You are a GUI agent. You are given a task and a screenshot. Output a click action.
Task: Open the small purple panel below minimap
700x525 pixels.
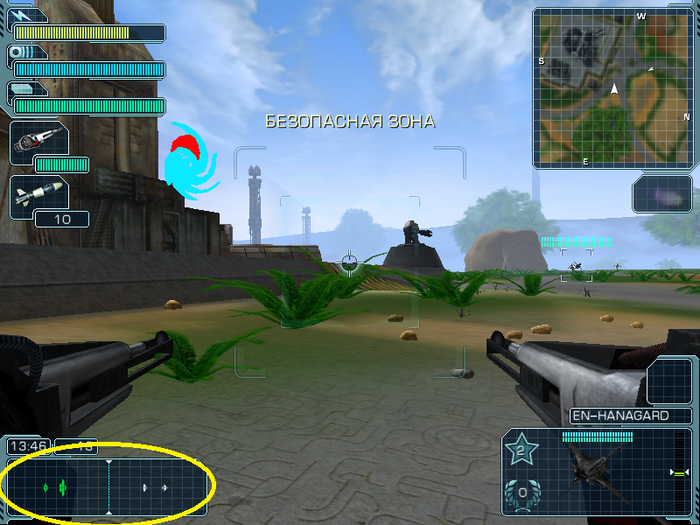[x=661, y=193]
